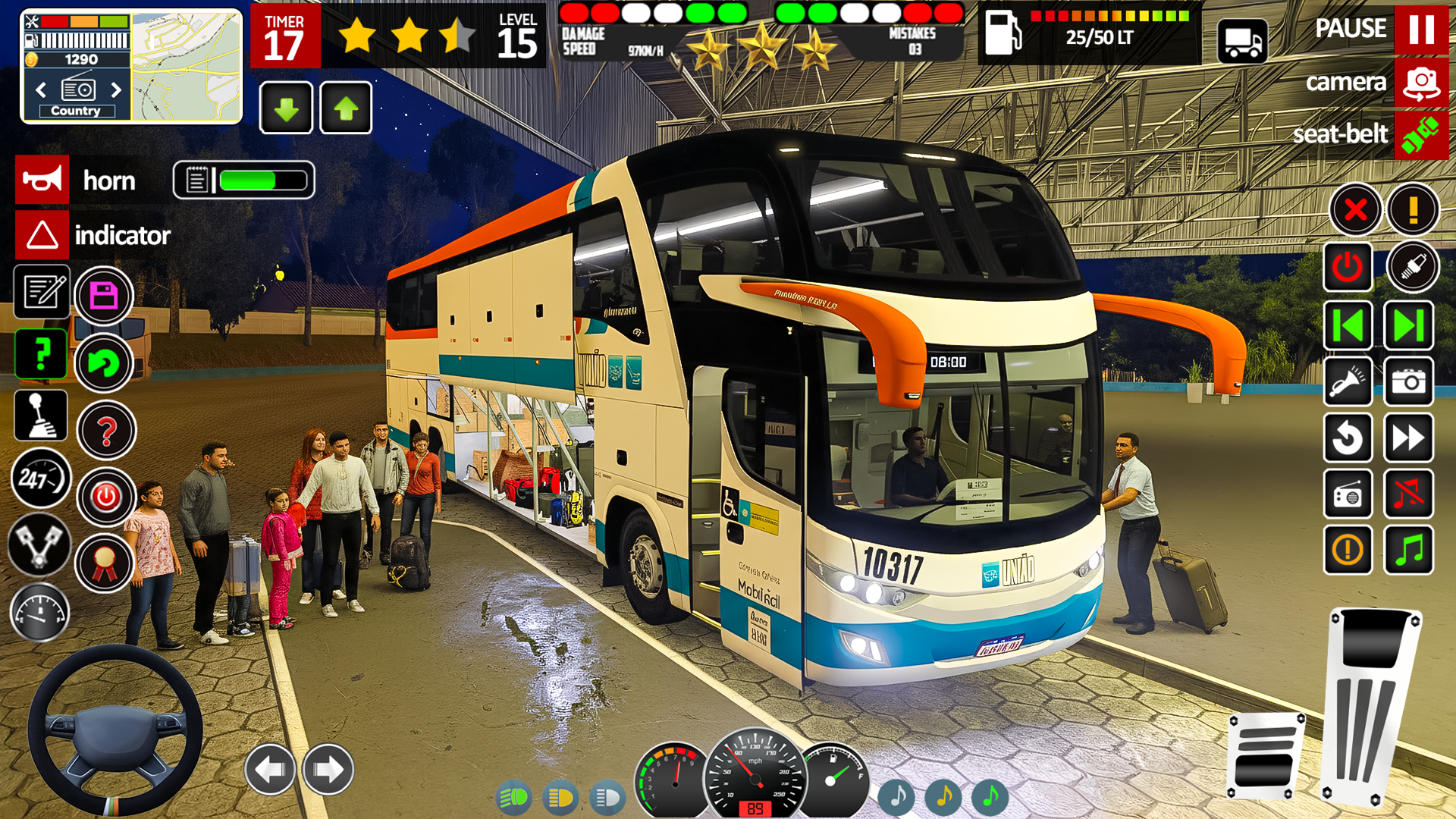Honk the horn button
Viewport: 1456px width, 819px height.
pos(42,180)
